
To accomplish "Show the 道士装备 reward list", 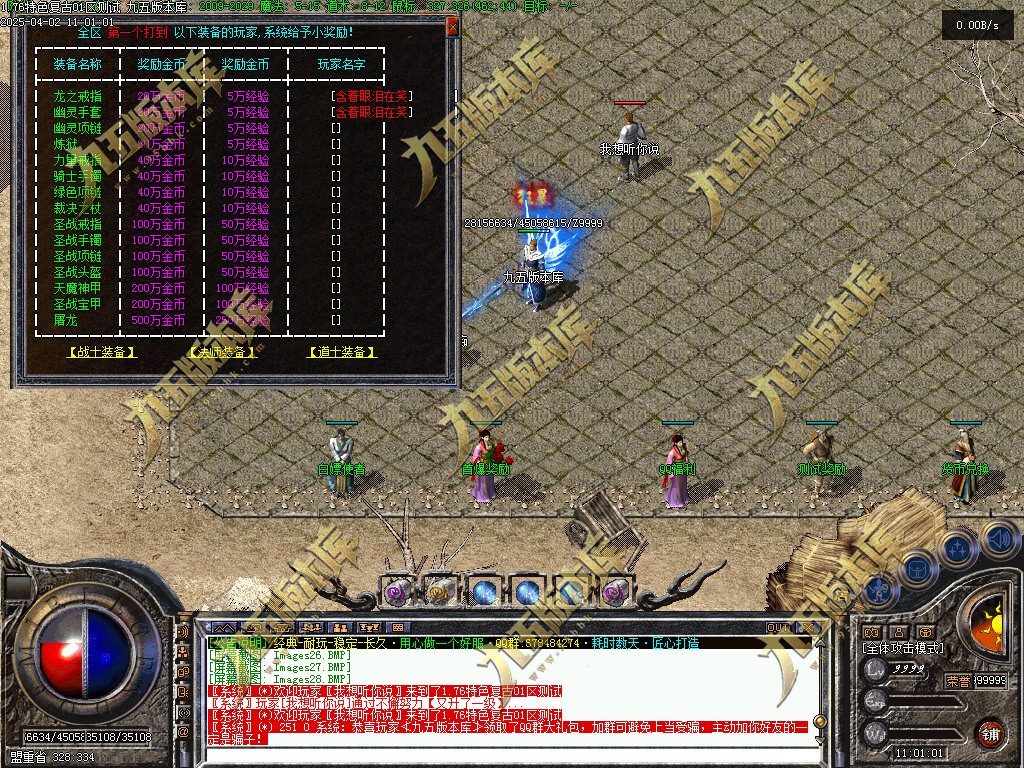I will pyautogui.click(x=342, y=352).
